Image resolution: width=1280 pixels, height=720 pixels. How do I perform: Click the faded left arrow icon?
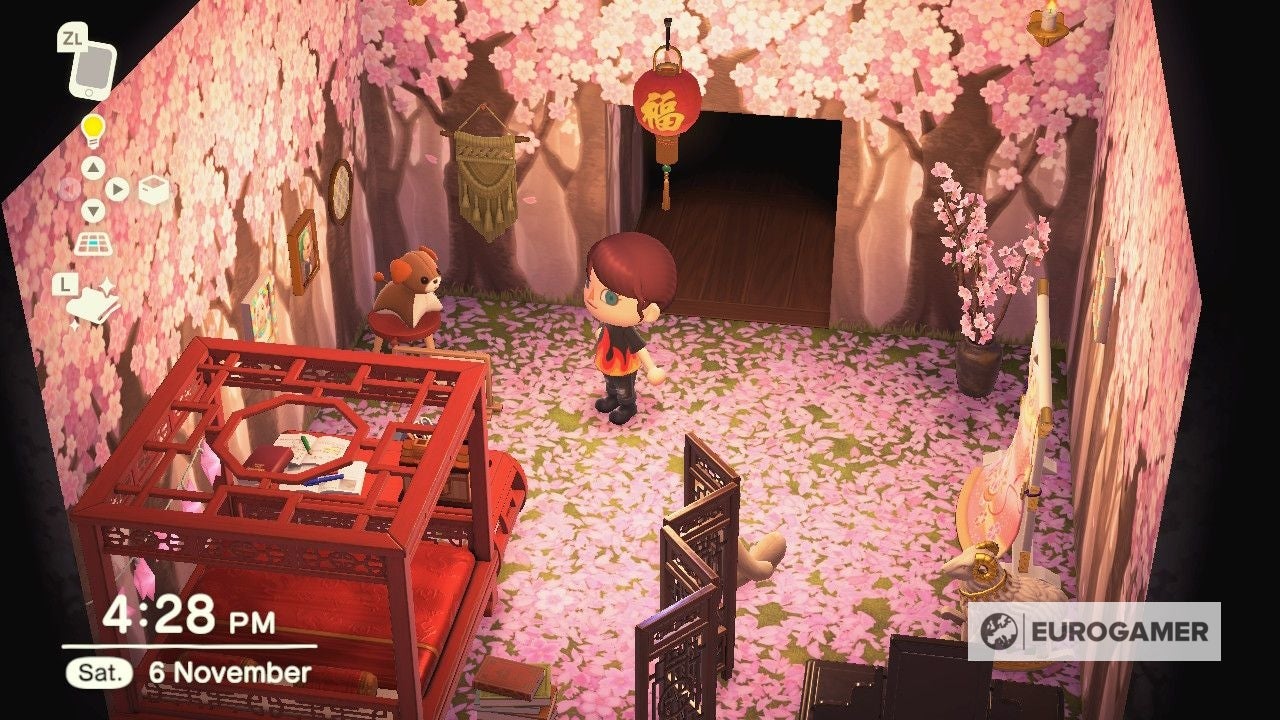(68, 188)
